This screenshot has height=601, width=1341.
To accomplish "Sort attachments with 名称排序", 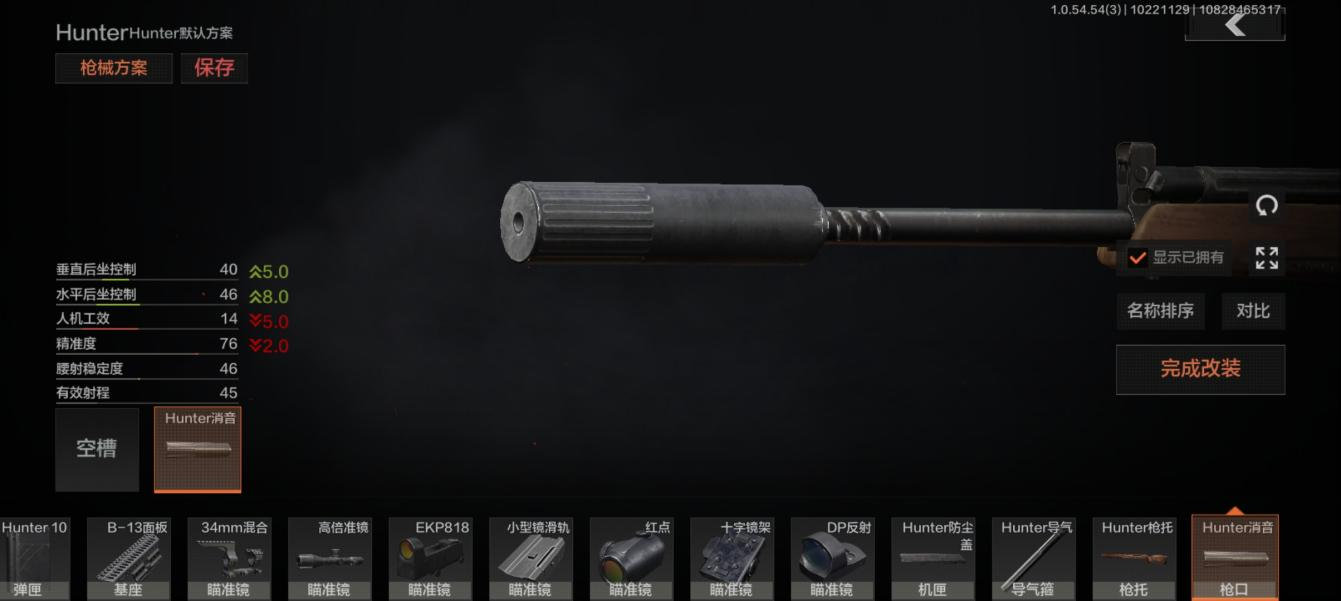I will pyautogui.click(x=1160, y=311).
